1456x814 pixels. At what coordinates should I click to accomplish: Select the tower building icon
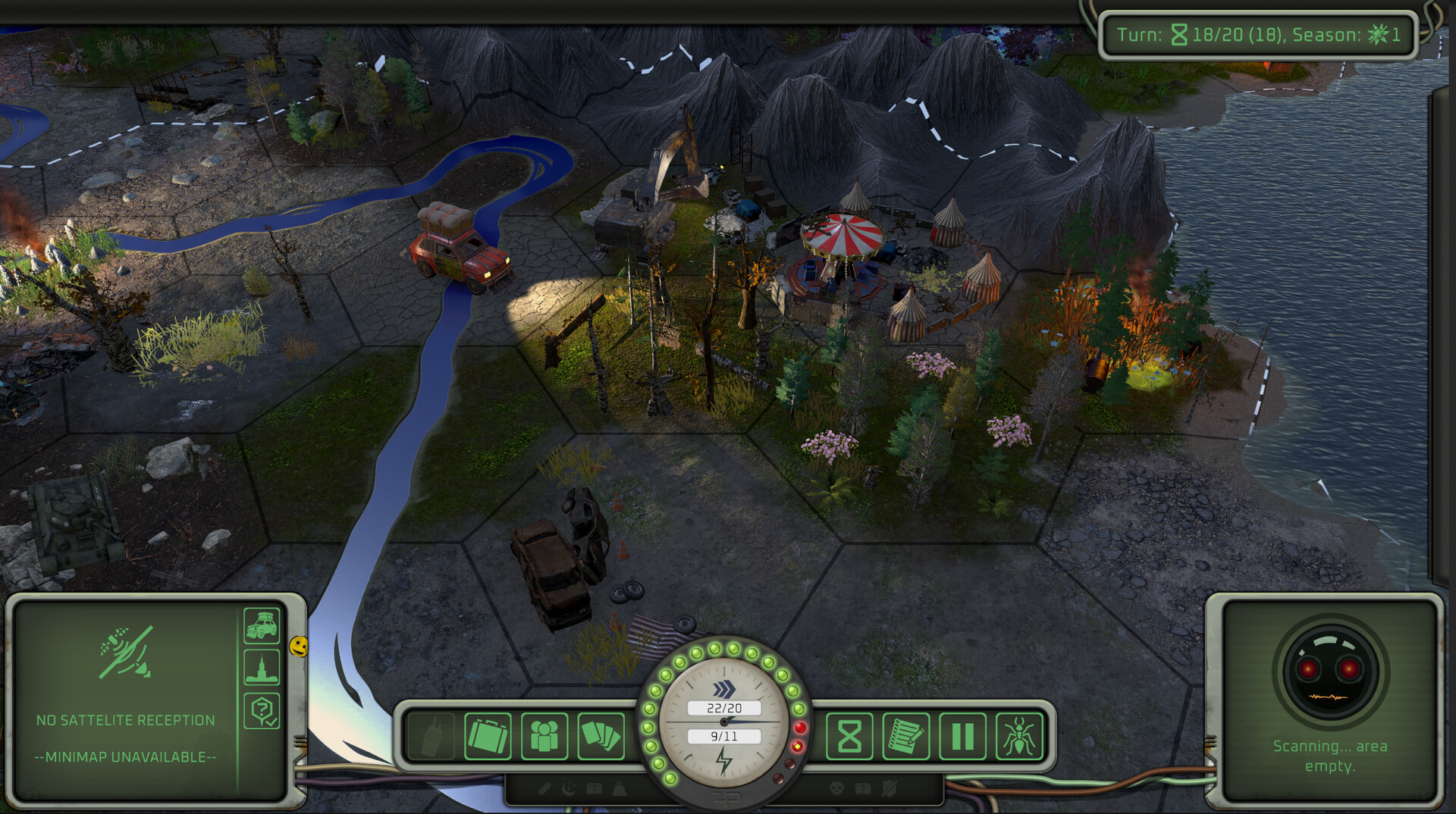tap(262, 668)
